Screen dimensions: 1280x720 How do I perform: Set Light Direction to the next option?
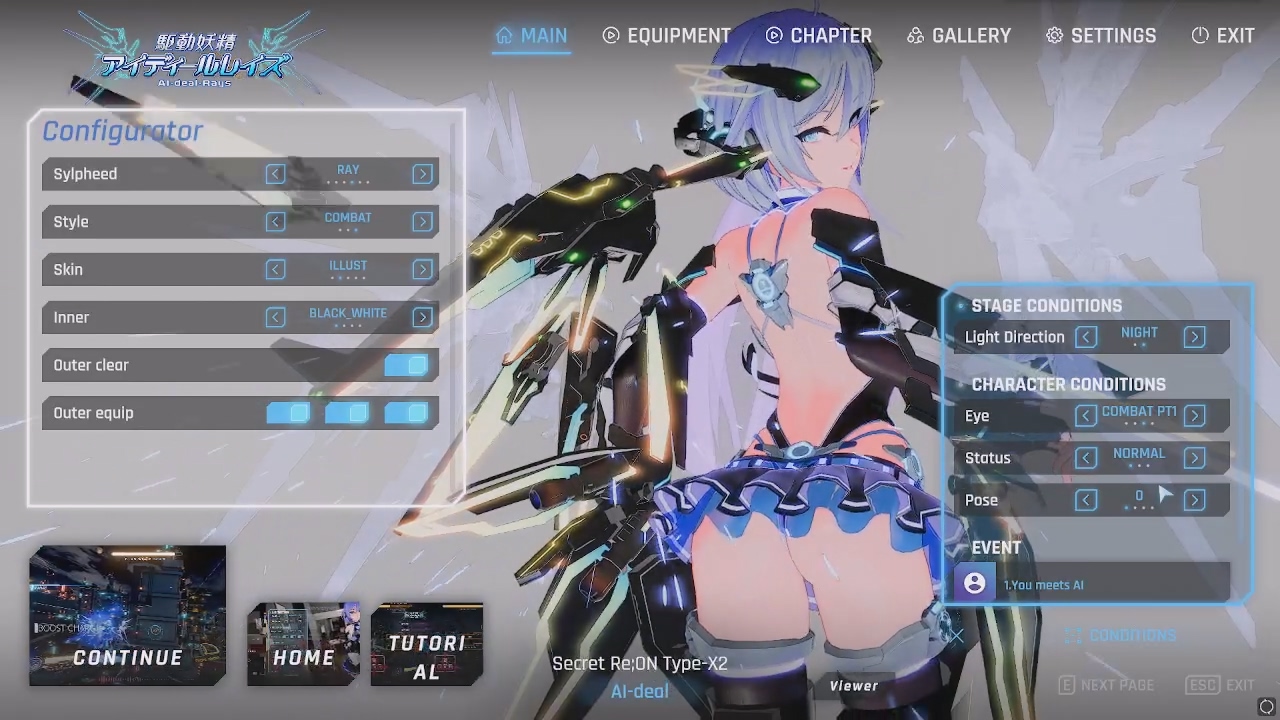coord(1194,337)
